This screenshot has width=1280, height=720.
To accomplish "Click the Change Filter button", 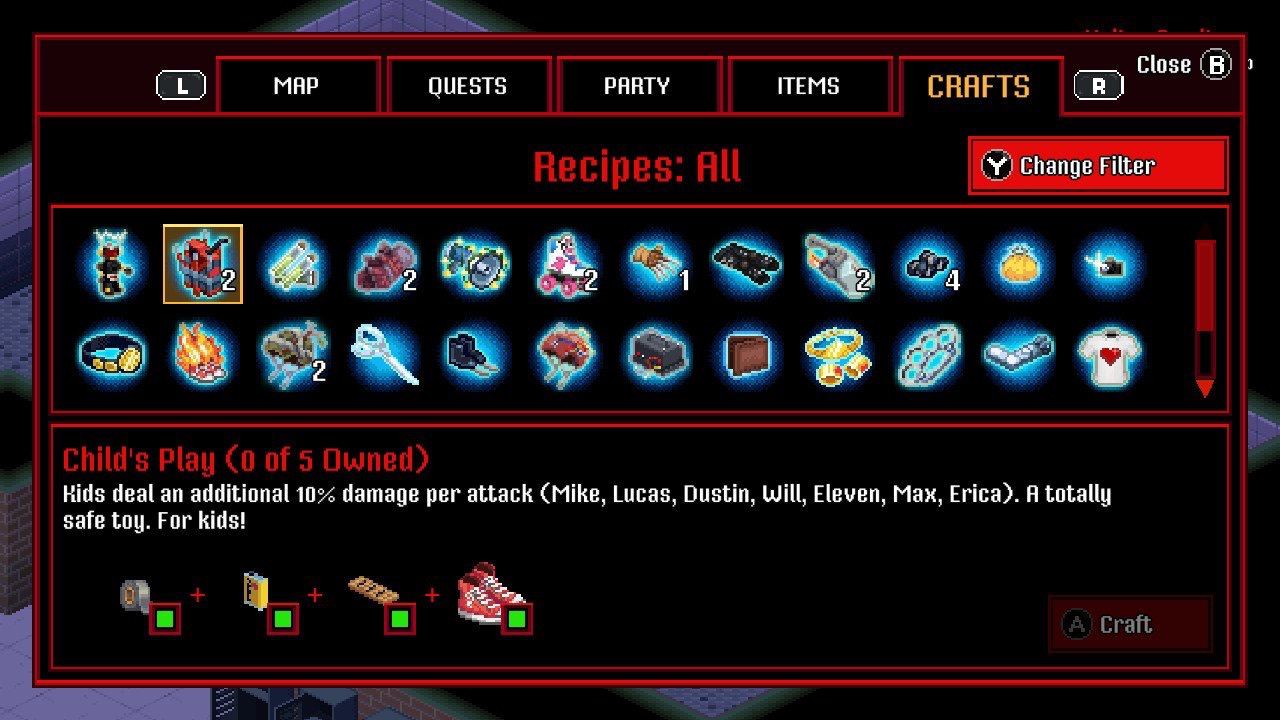I will point(1097,166).
